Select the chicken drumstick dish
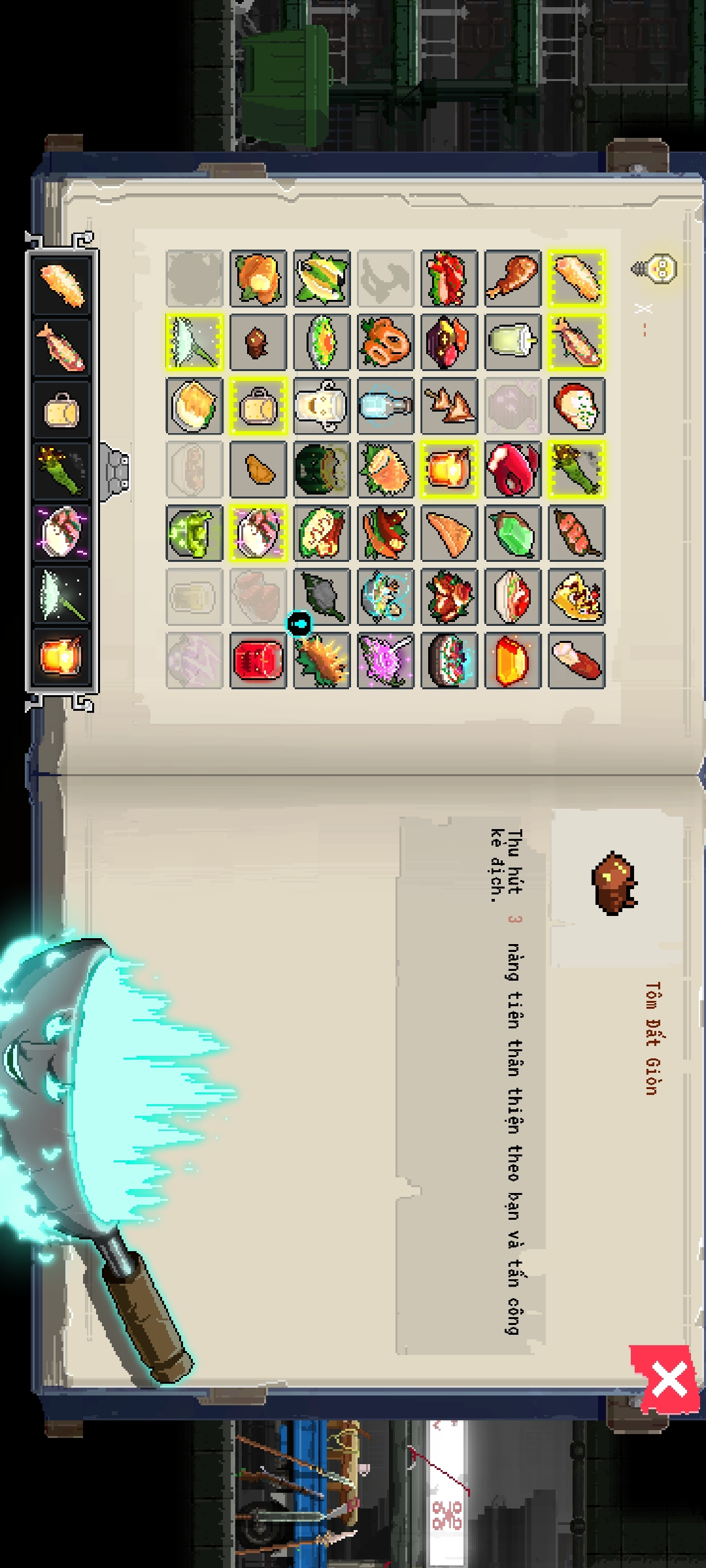 pyautogui.click(x=513, y=278)
